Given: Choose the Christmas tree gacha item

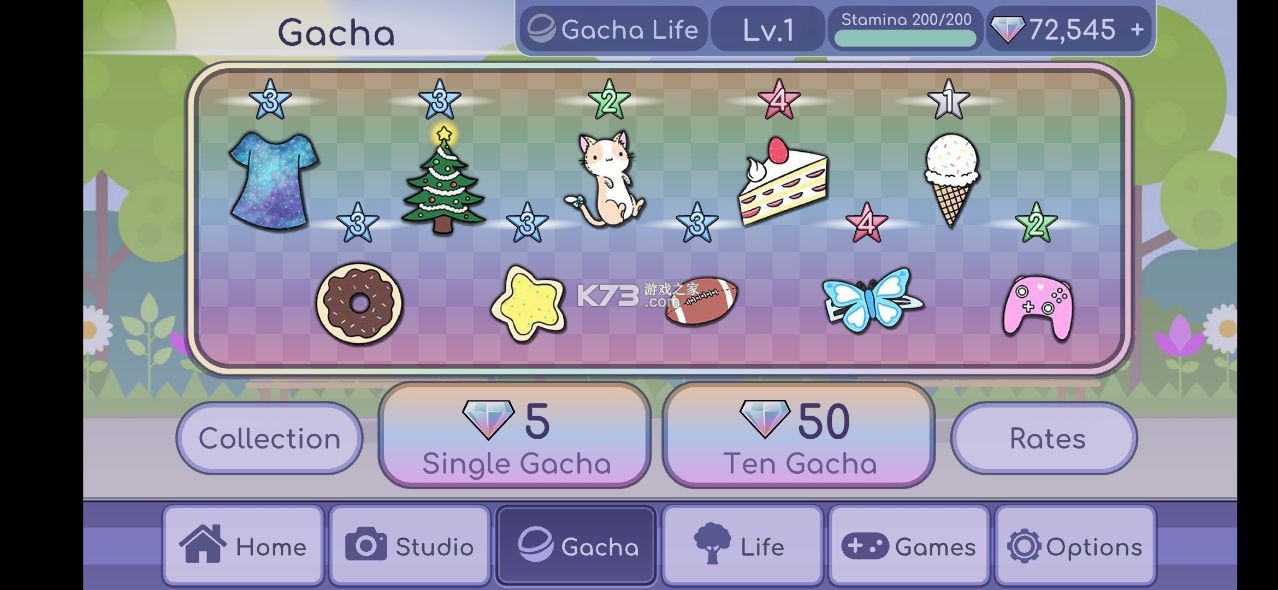Looking at the screenshot, I should pos(444,180).
